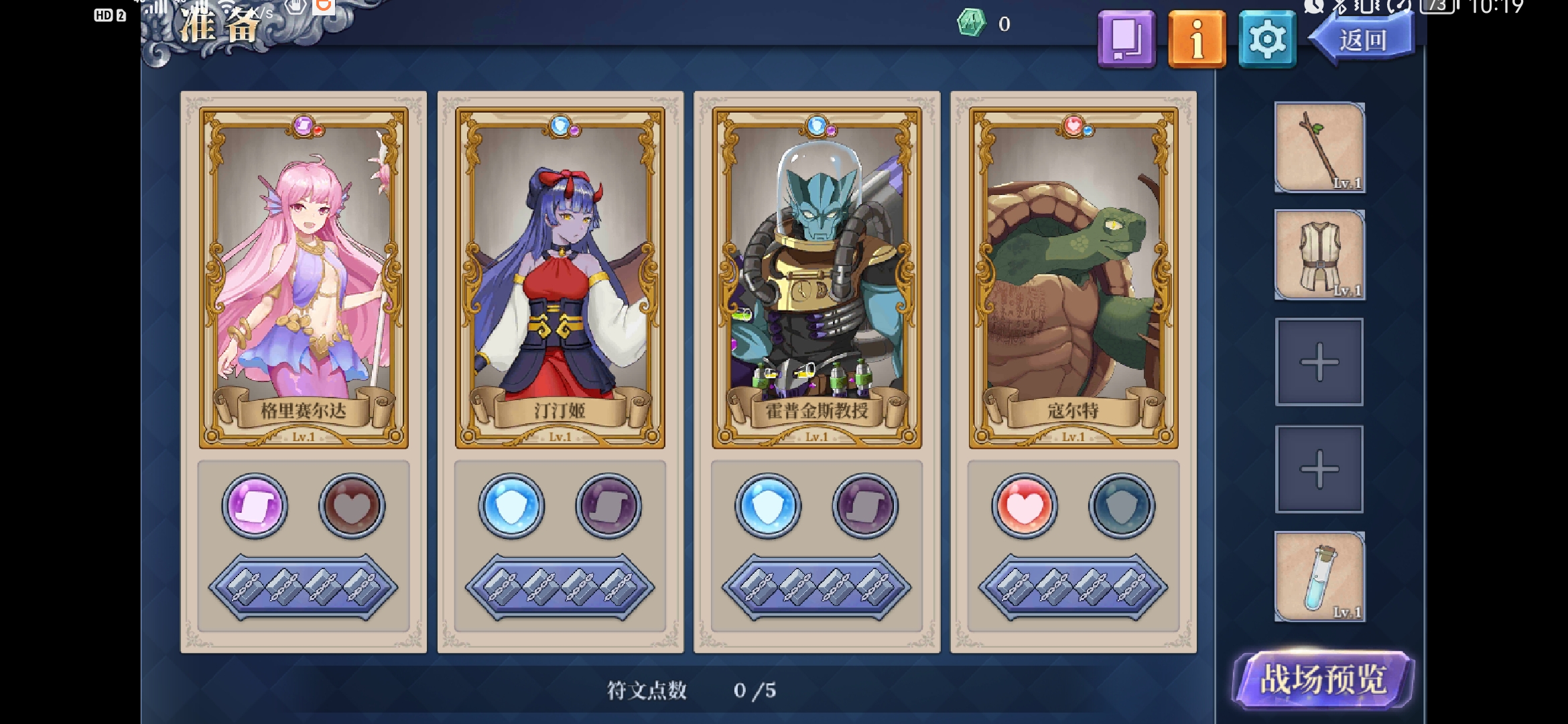
Task: Click the 返回 back button
Action: [x=1363, y=40]
